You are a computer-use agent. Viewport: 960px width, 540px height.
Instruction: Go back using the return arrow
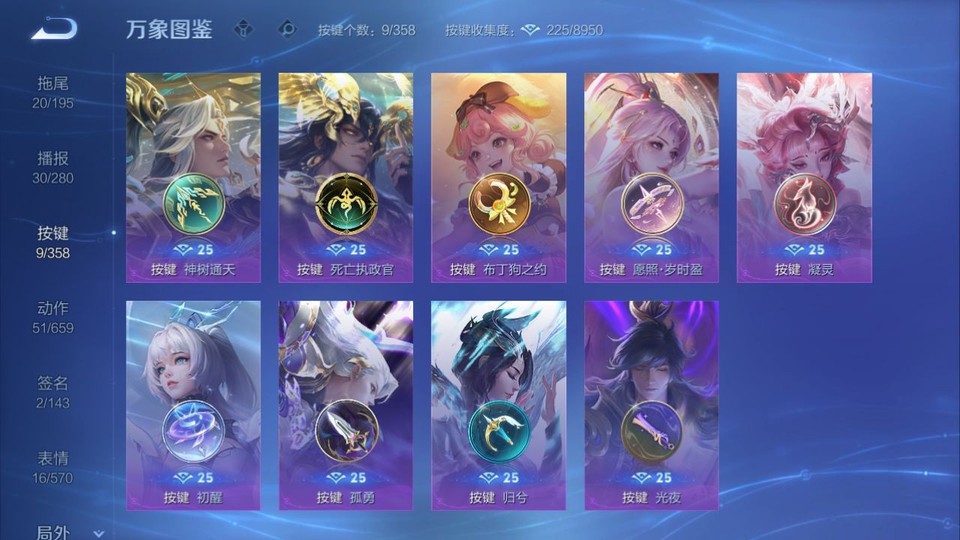[53, 29]
